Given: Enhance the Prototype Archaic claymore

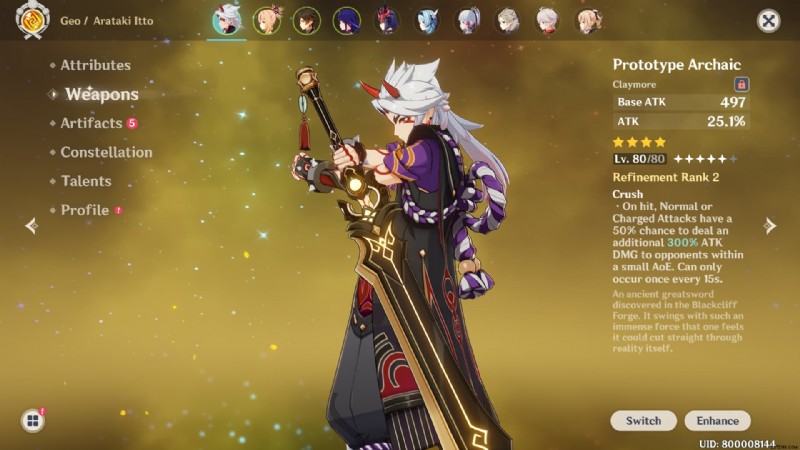Looking at the screenshot, I should [718, 421].
